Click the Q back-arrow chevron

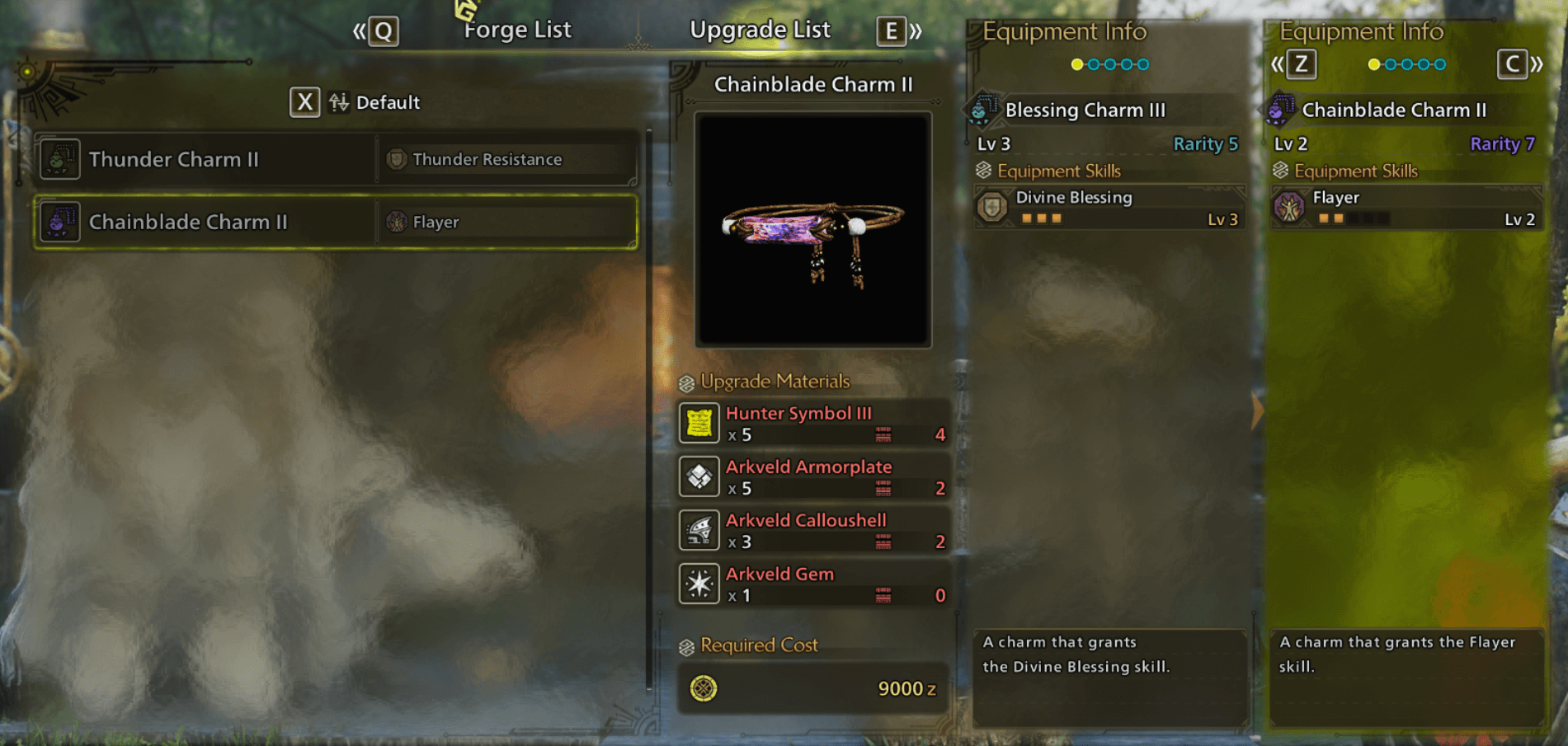pos(361,30)
